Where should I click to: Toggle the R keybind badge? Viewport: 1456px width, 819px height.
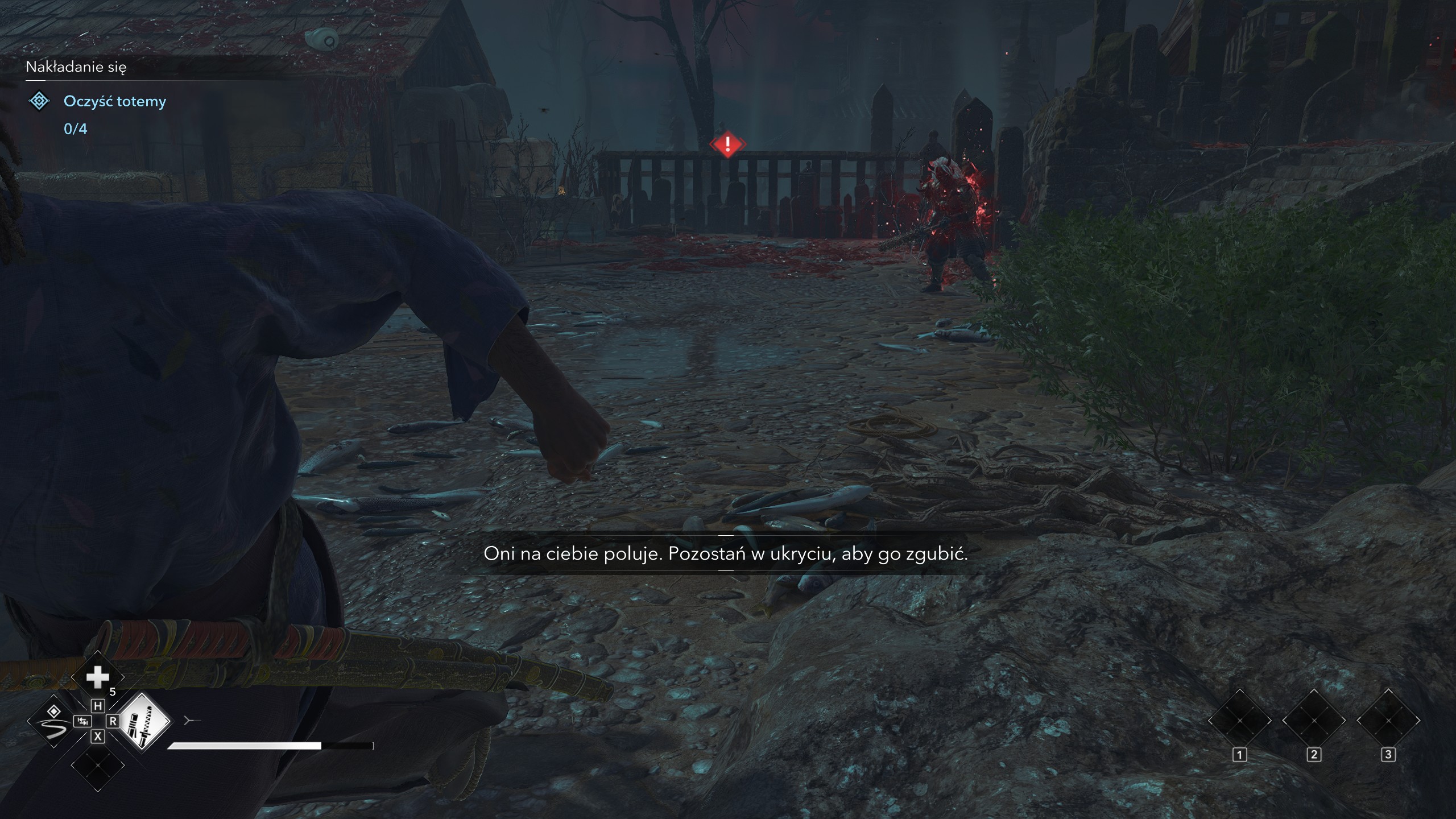[x=113, y=722]
